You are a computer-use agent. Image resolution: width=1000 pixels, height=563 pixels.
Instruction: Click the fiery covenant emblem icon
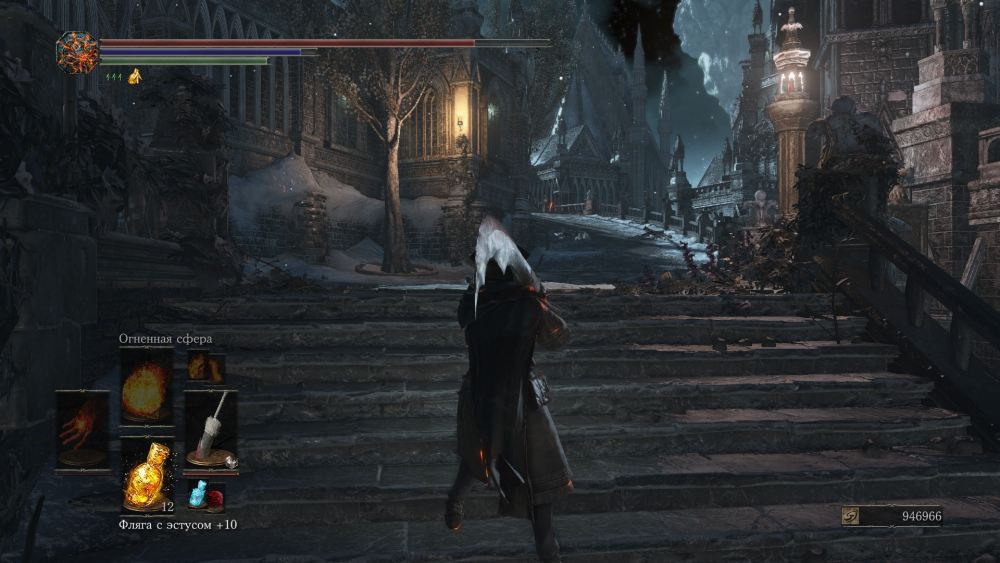coord(77,52)
